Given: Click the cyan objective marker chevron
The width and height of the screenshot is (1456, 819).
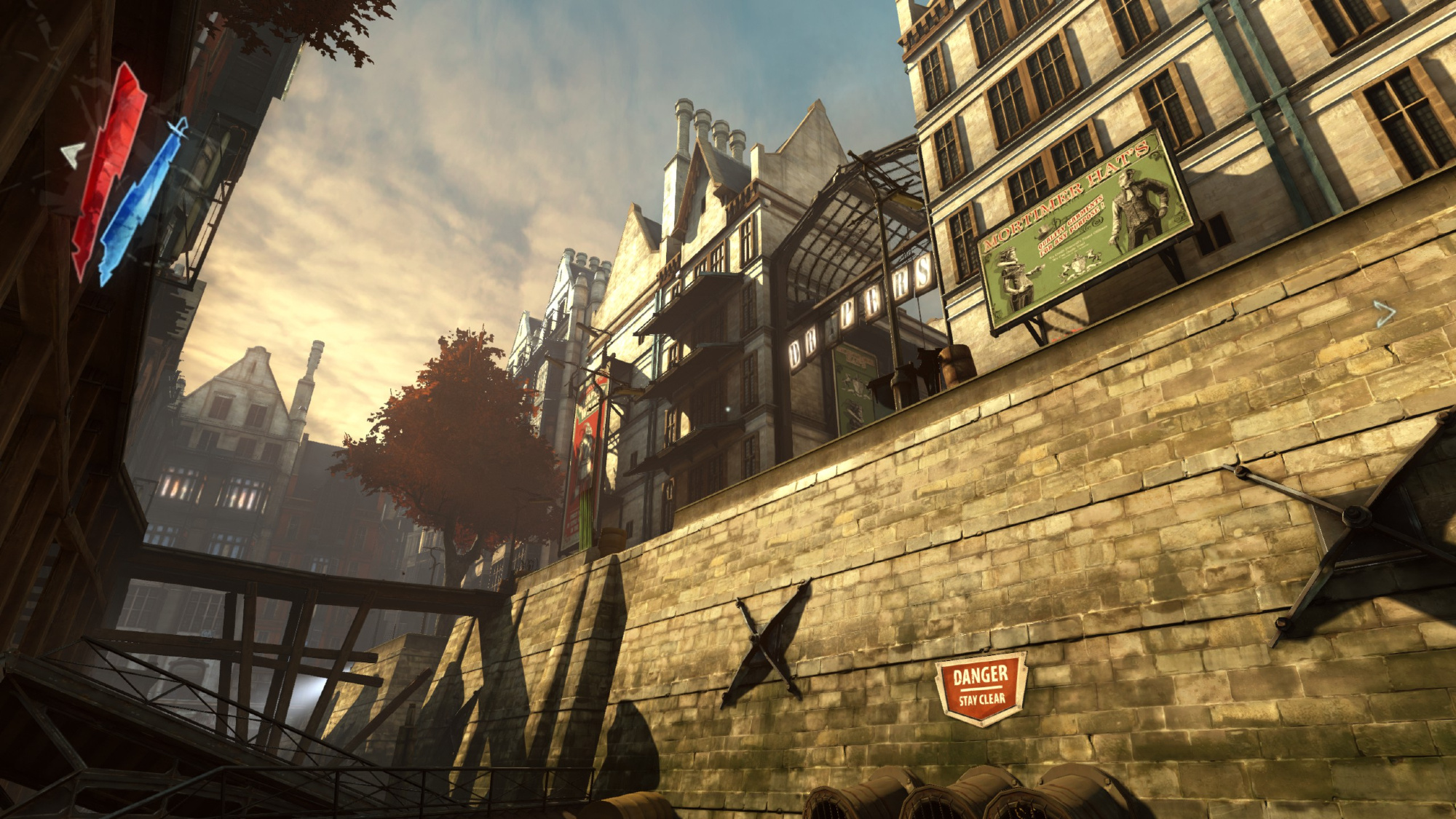Looking at the screenshot, I should point(1384,314).
